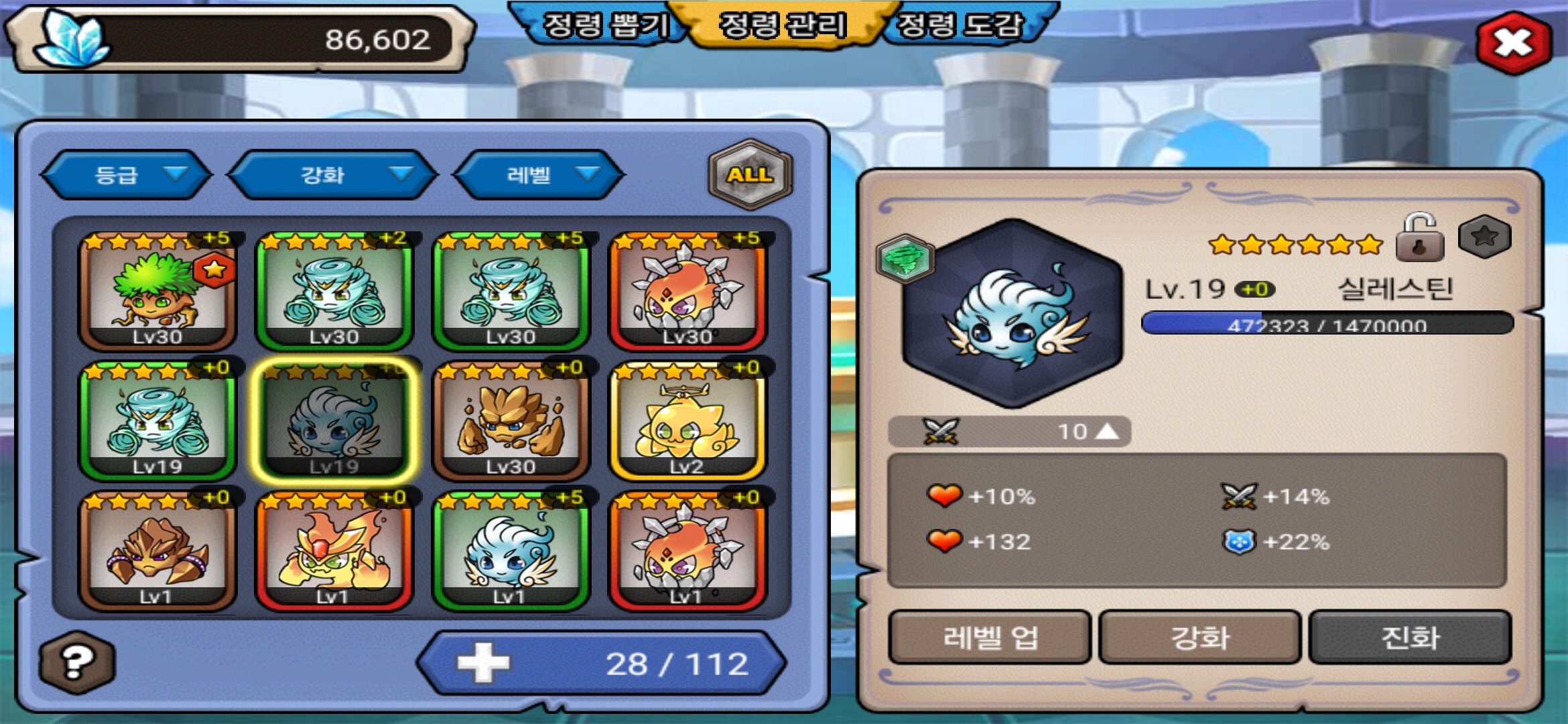Toggle the gray star favorite hexagon
1568x724 pixels.
pos(1484,237)
